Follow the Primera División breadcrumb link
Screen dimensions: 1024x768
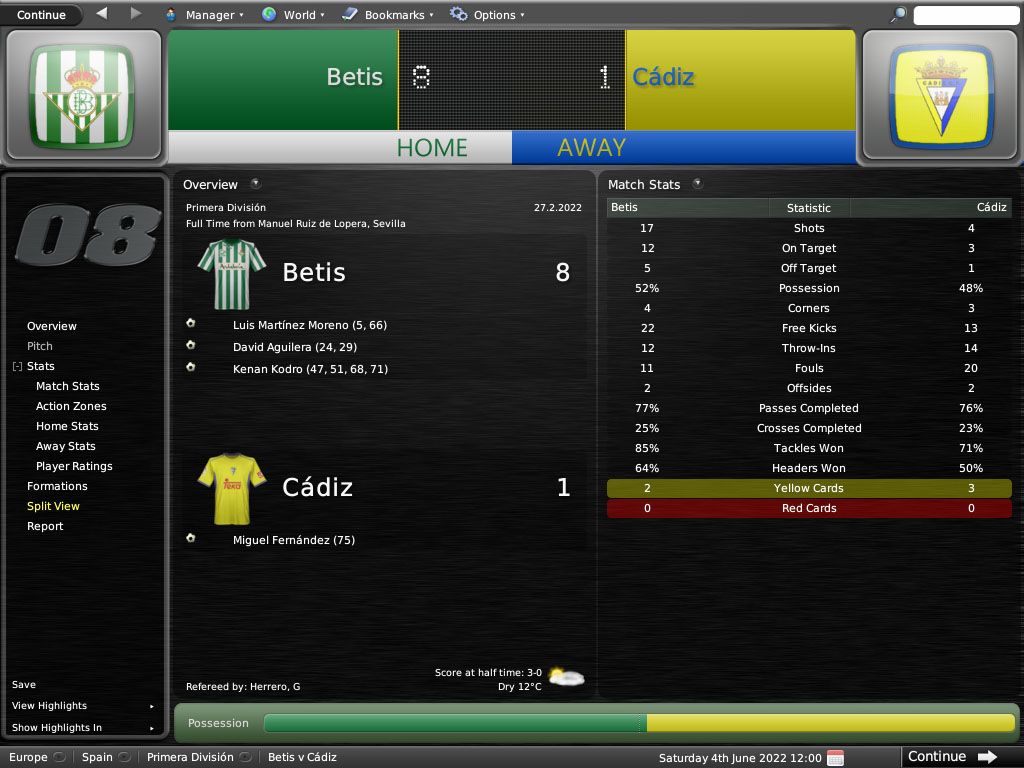[190, 757]
